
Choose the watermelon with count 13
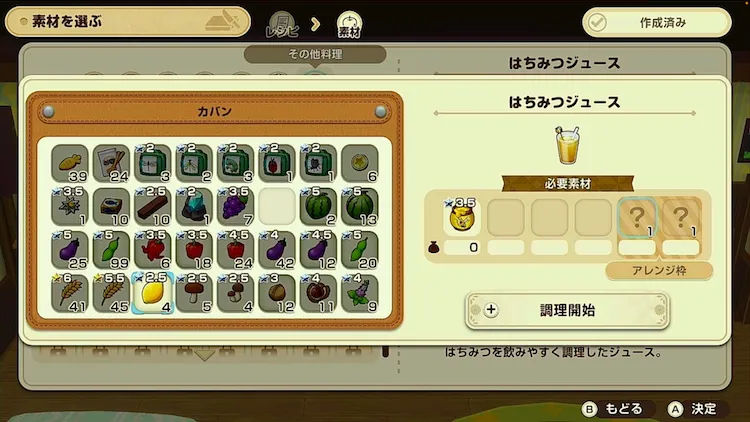coord(358,207)
